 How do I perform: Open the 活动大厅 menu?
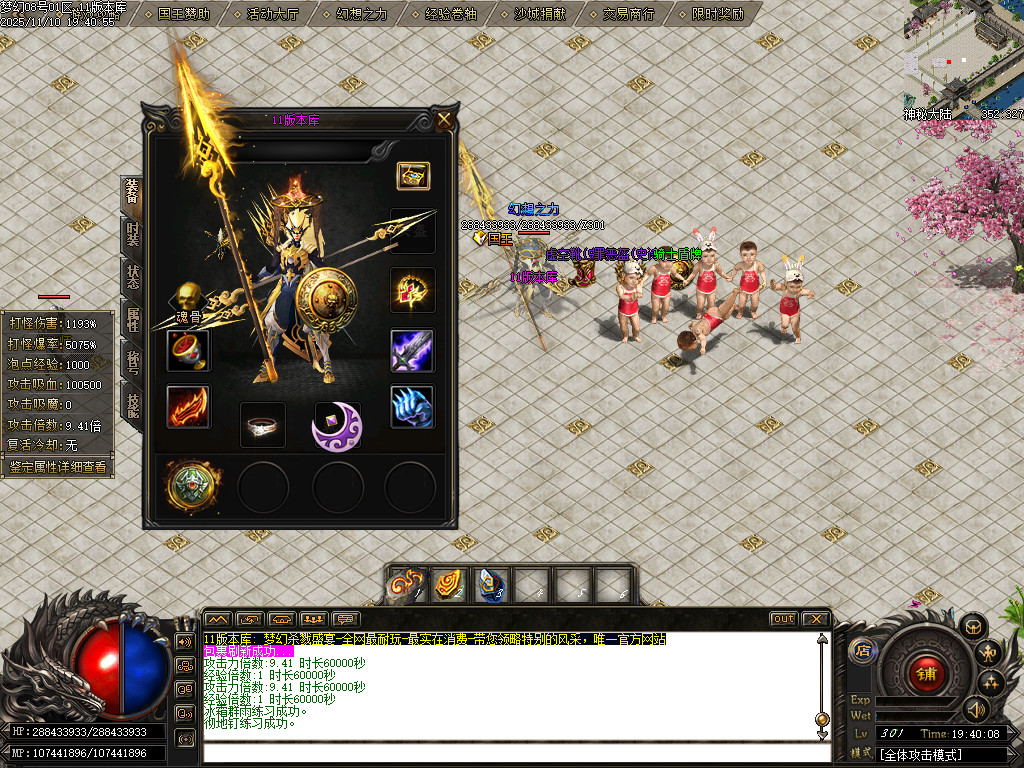272,14
